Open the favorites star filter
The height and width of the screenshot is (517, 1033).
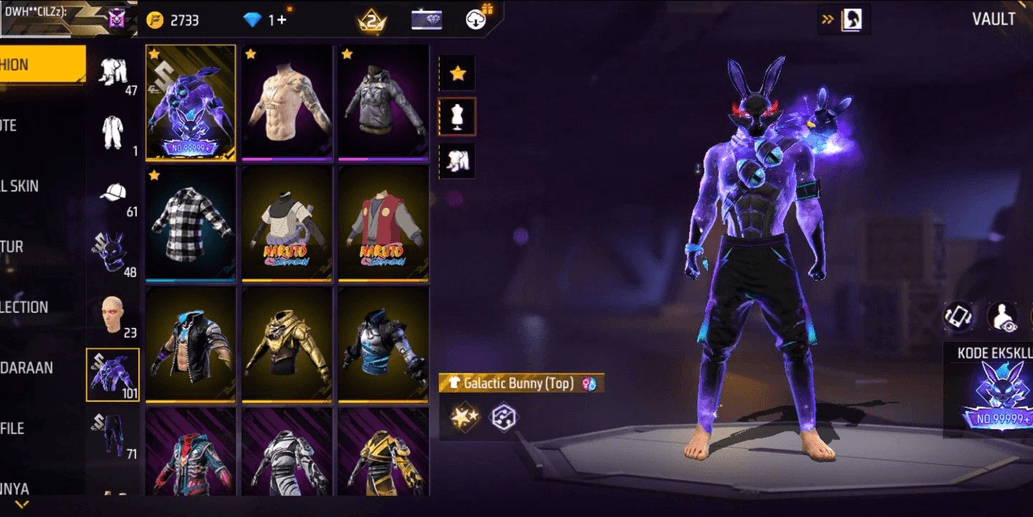pos(457,73)
